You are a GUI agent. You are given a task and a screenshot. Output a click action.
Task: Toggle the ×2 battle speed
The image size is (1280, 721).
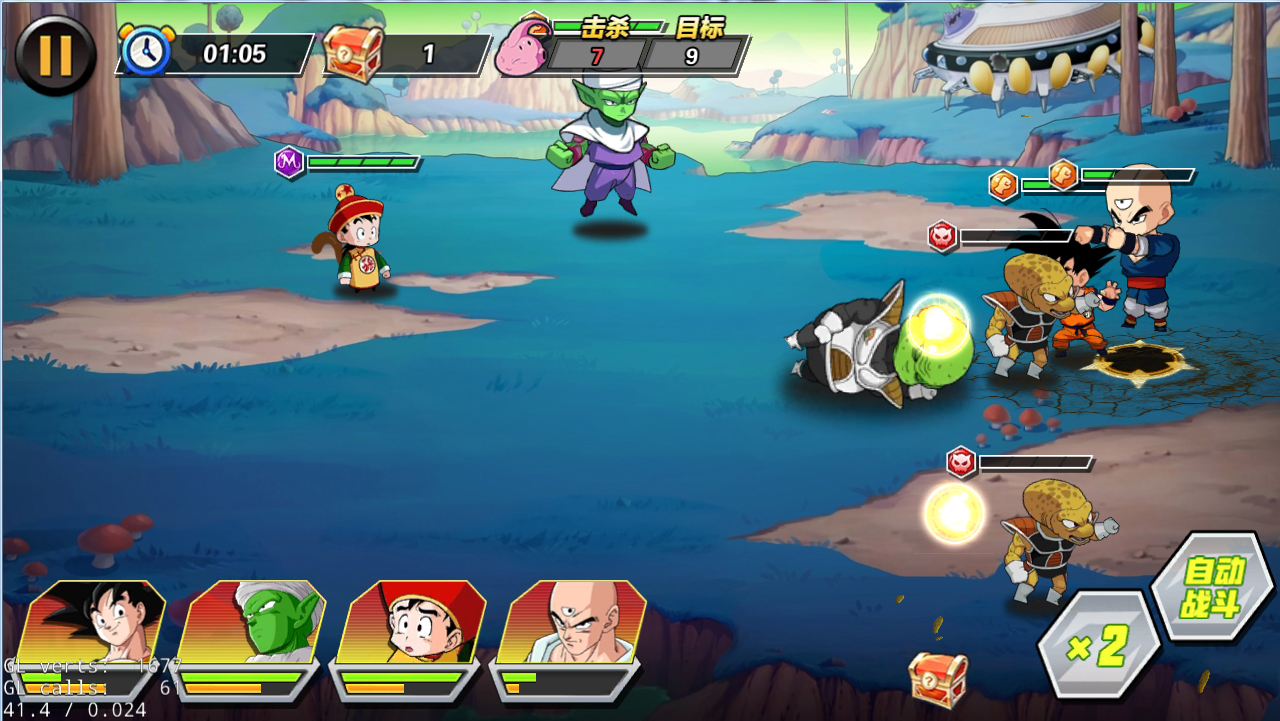[1098, 647]
